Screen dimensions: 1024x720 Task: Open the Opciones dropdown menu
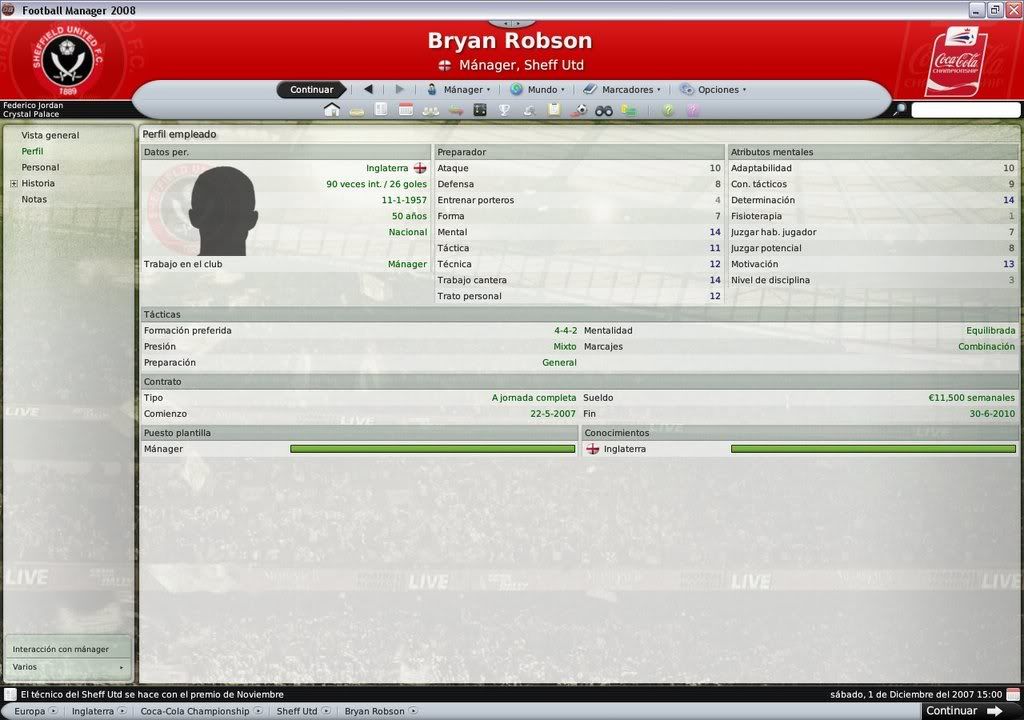712,90
